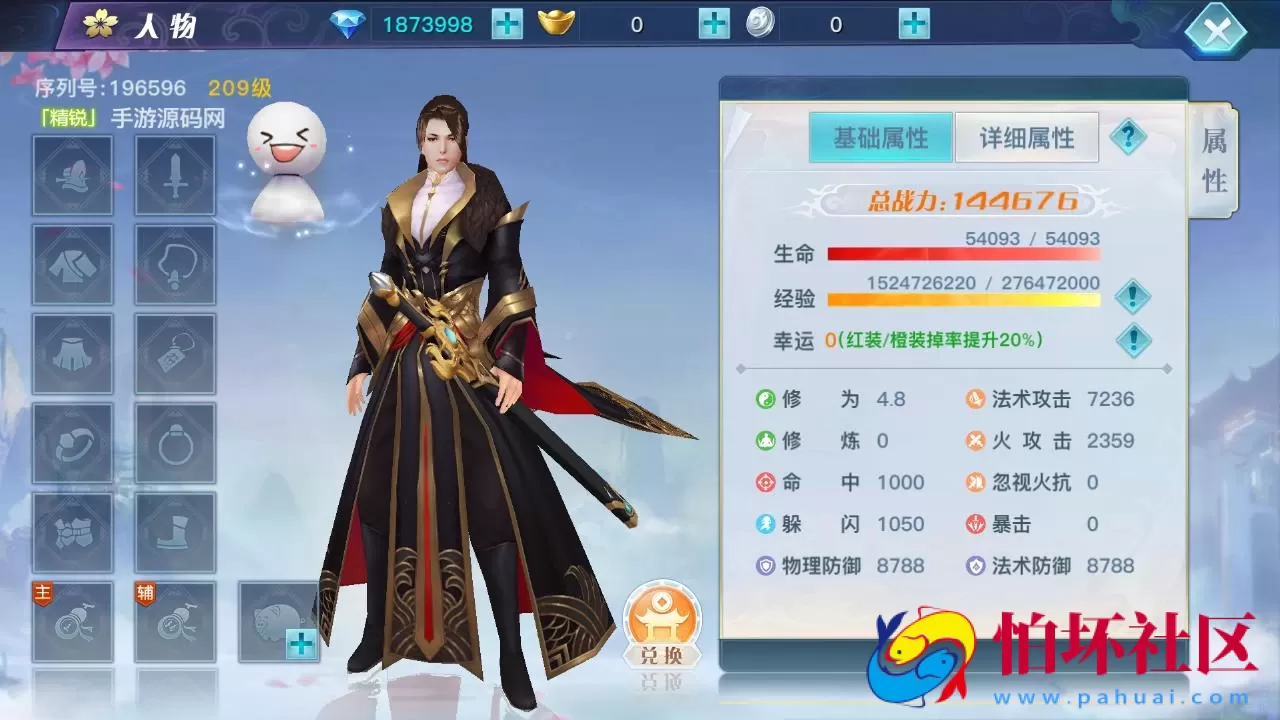Click the exclamation icon beside 幸运

(1133, 339)
